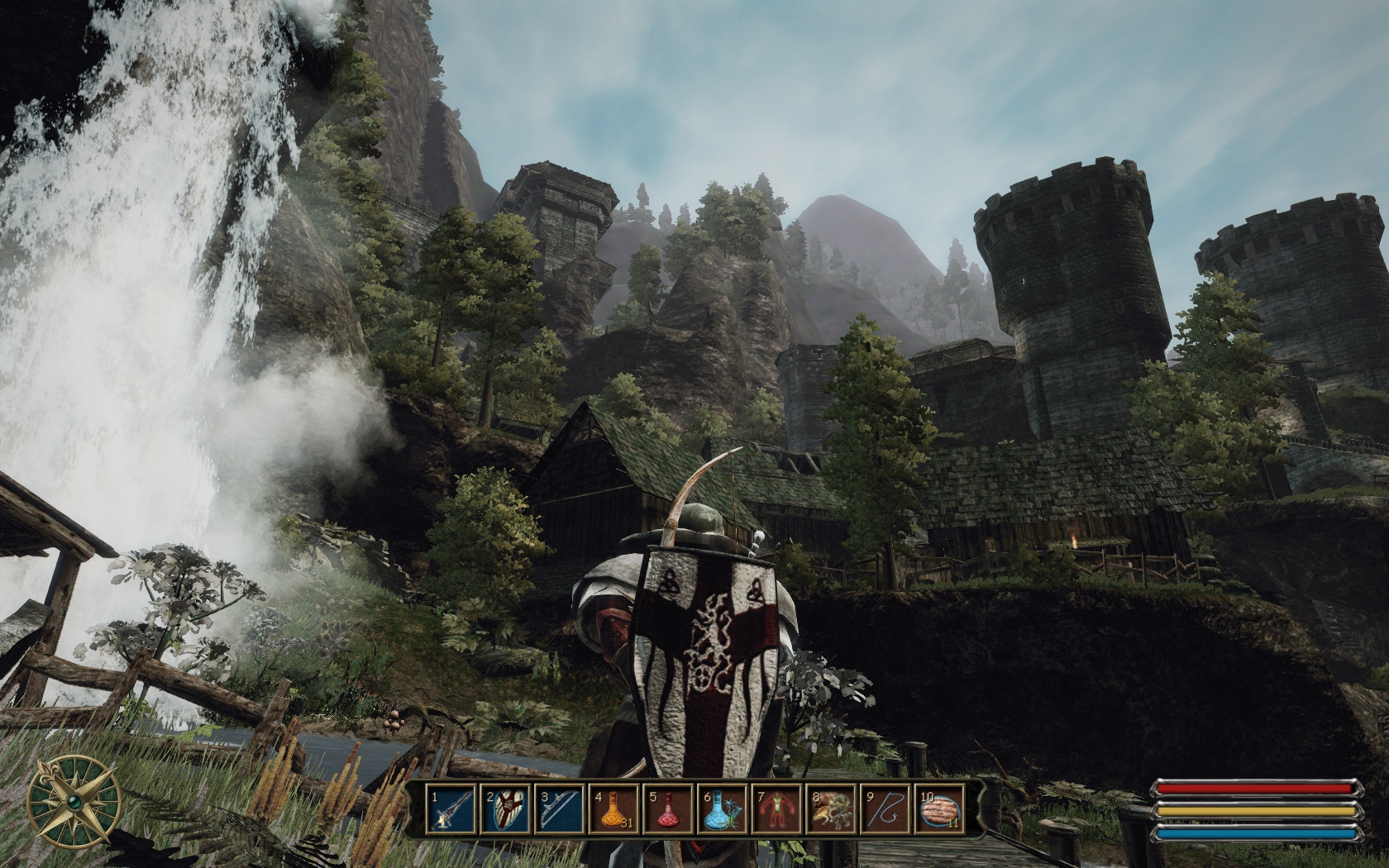Select the sword in hotbar slot 1
Viewport: 1389px width, 868px height.
(451, 810)
